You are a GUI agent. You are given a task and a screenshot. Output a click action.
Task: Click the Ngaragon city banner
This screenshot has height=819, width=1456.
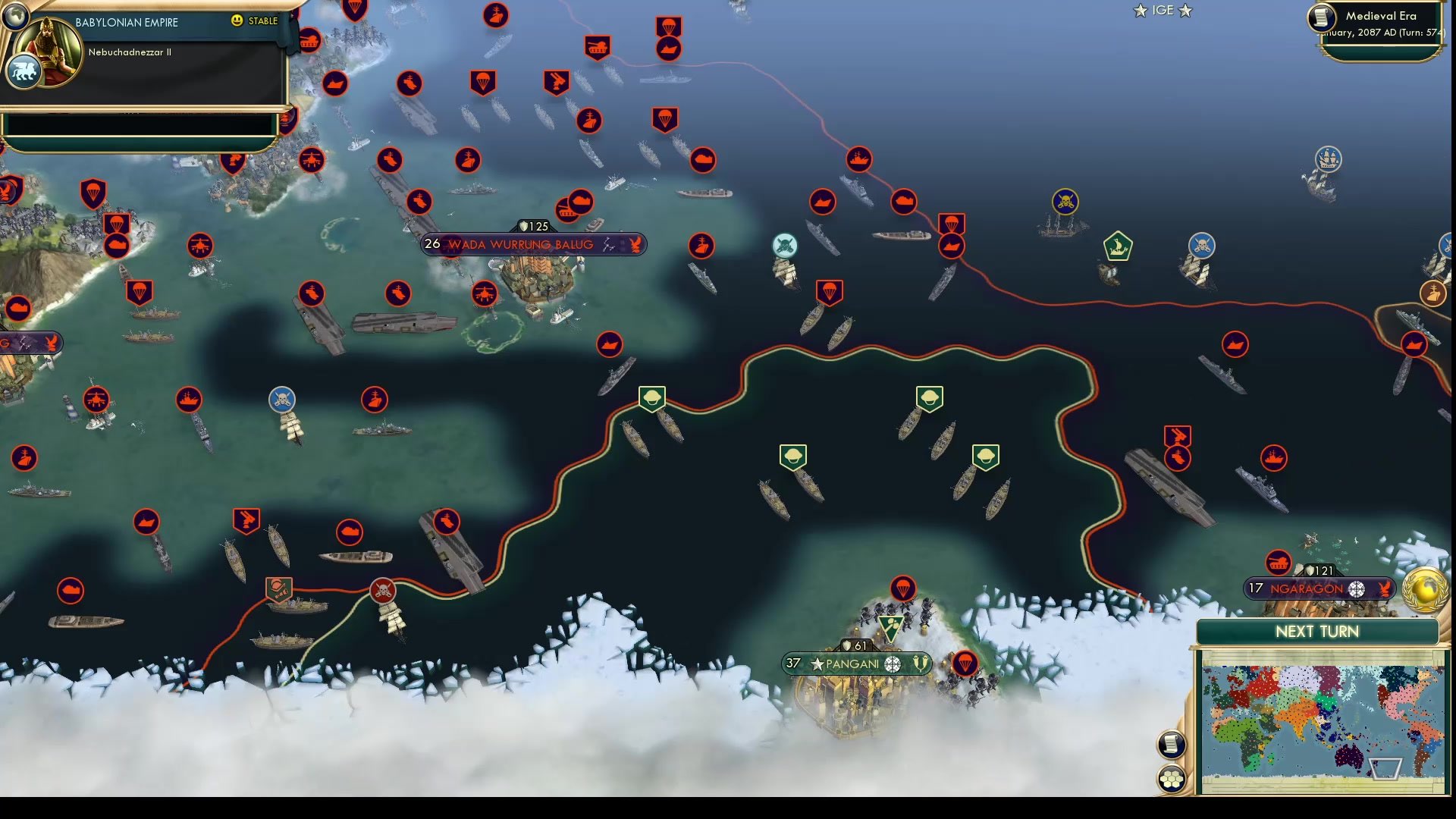pyautogui.click(x=1319, y=588)
